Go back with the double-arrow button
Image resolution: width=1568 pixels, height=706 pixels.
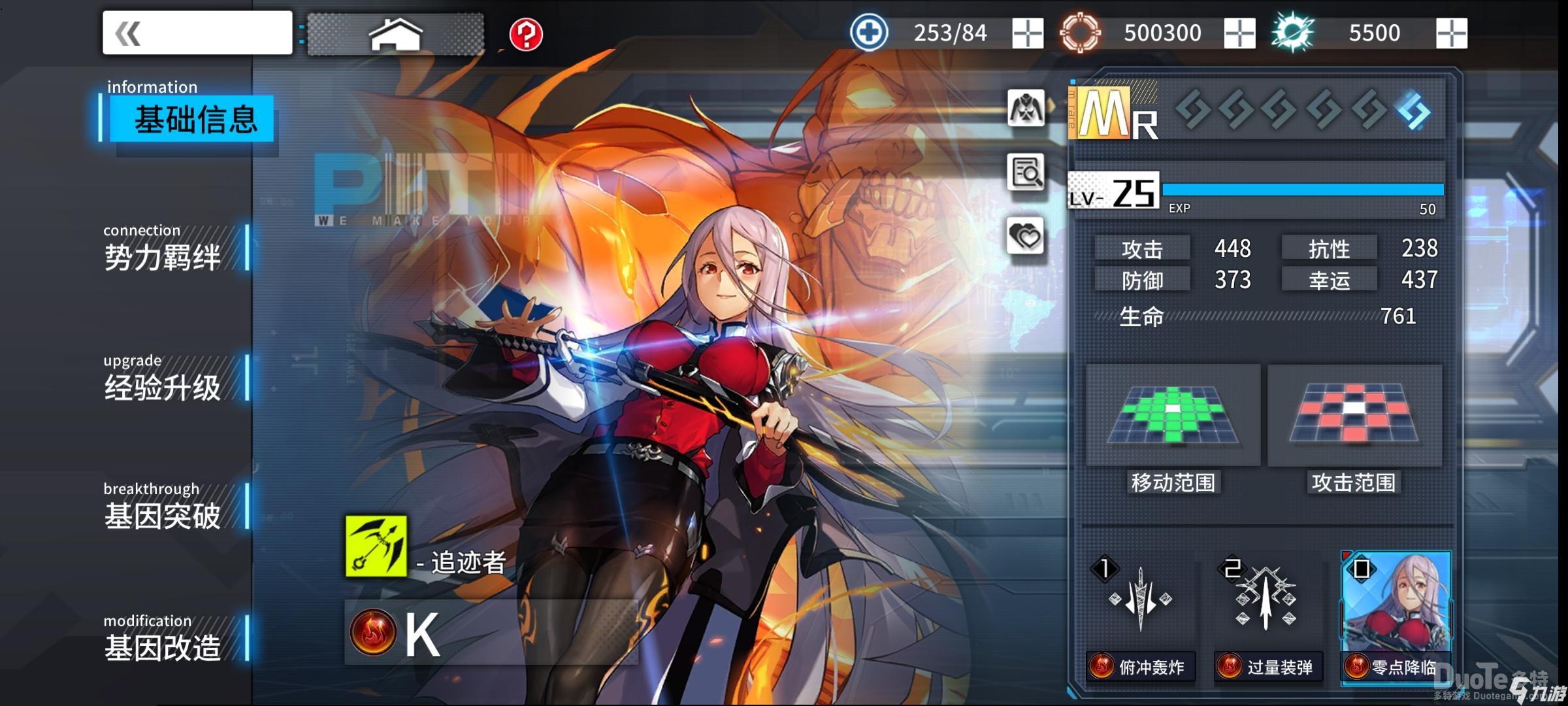(197, 33)
